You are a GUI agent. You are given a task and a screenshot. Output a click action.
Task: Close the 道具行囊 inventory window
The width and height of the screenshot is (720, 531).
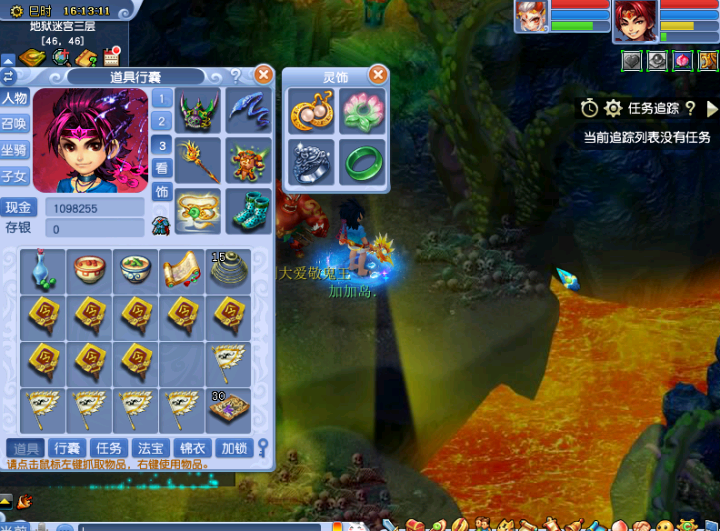click(263, 75)
